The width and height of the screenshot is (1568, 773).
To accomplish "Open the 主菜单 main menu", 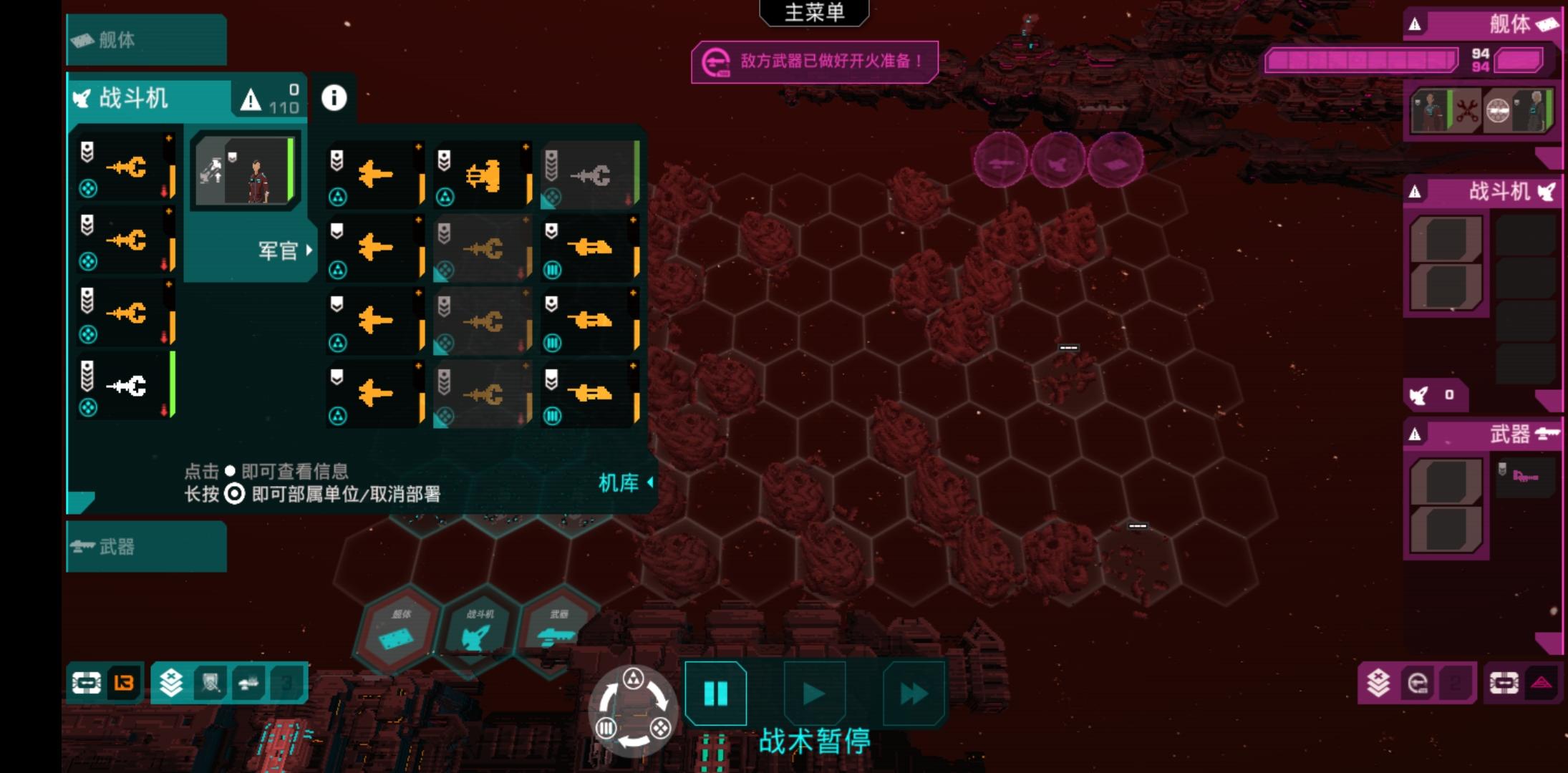I will tap(814, 12).
